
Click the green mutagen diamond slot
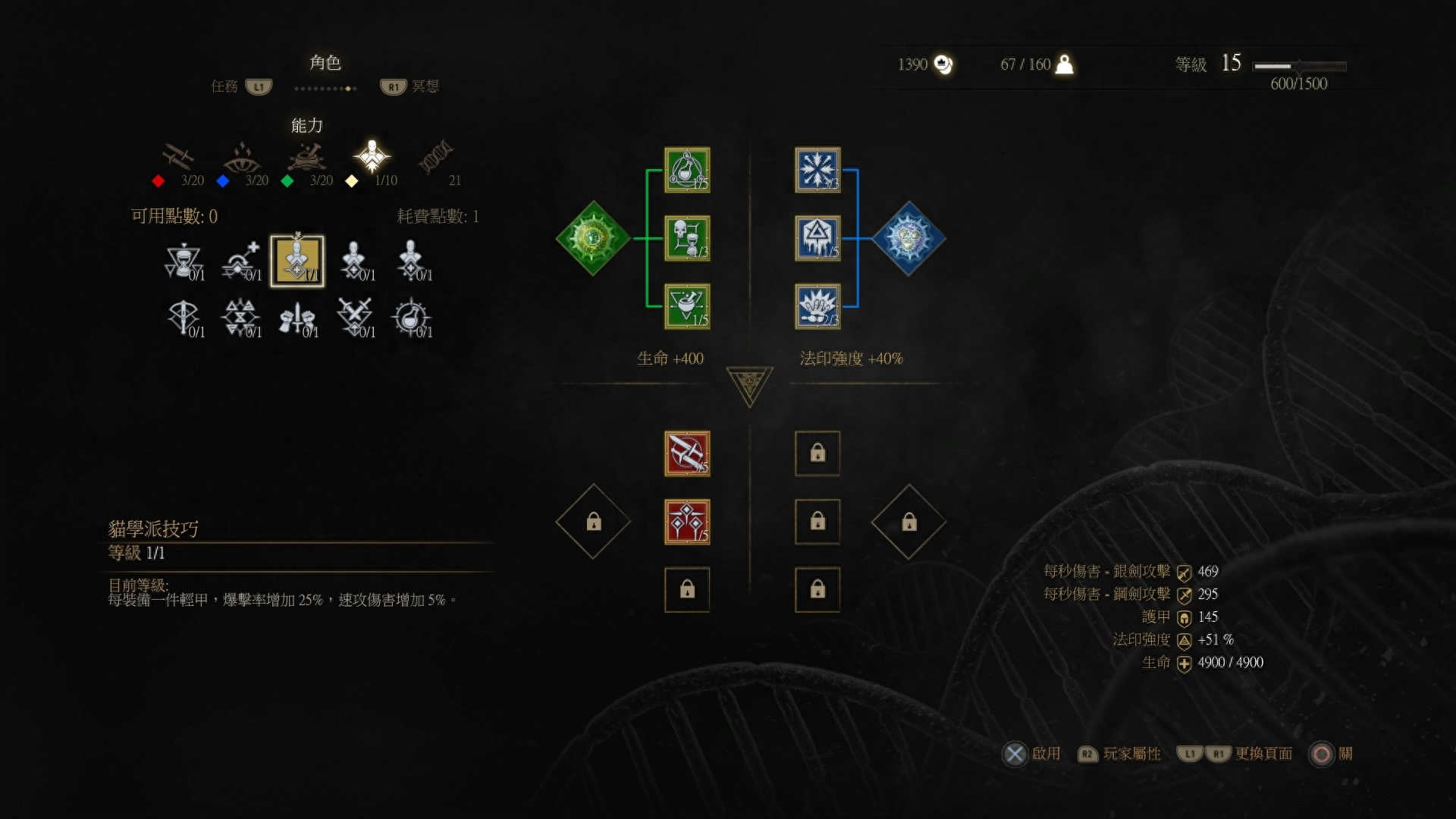tap(593, 237)
